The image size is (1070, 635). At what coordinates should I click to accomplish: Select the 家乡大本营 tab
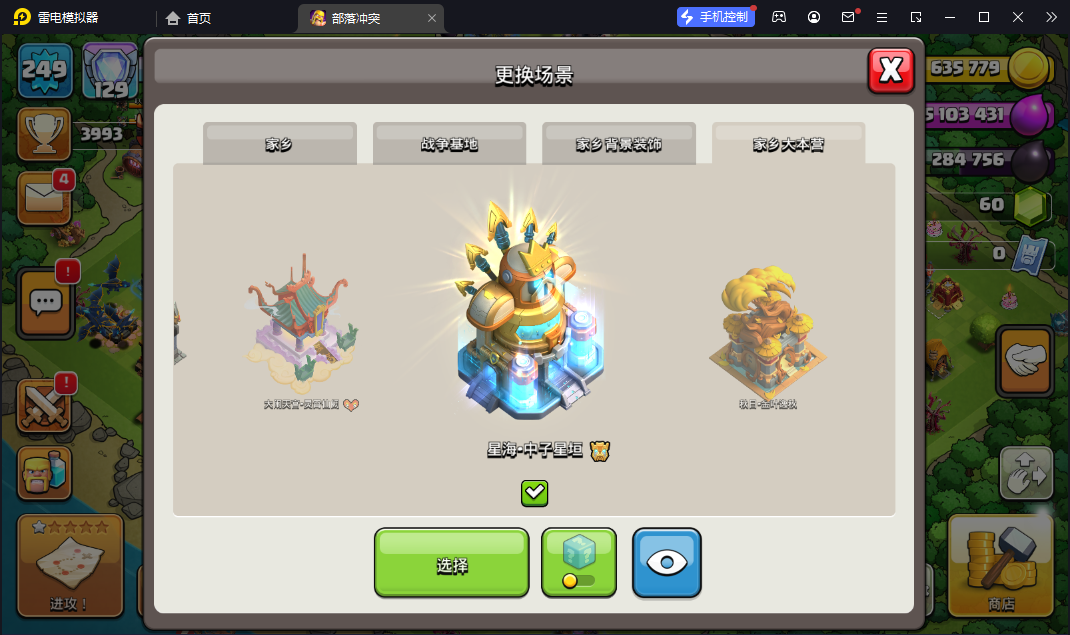(x=788, y=144)
